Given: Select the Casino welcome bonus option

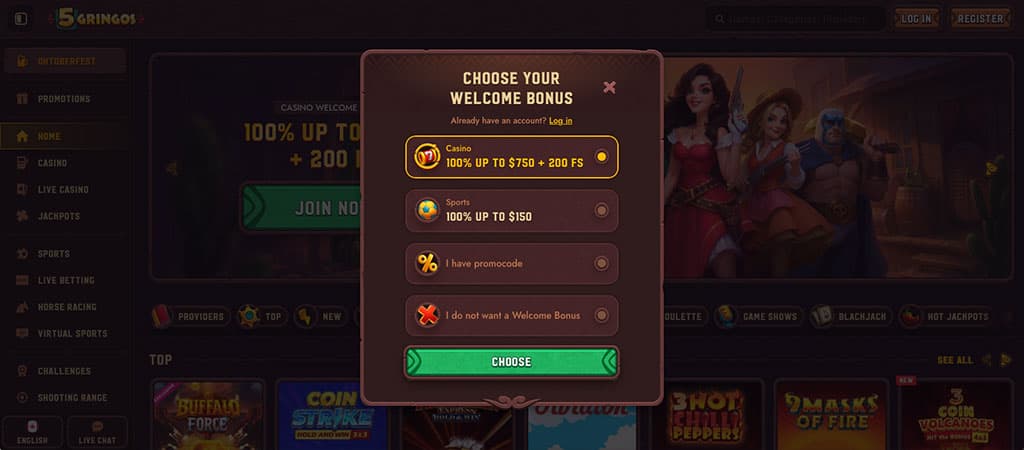Looking at the screenshot, I should pyautogui.click(x=511, y=157).
